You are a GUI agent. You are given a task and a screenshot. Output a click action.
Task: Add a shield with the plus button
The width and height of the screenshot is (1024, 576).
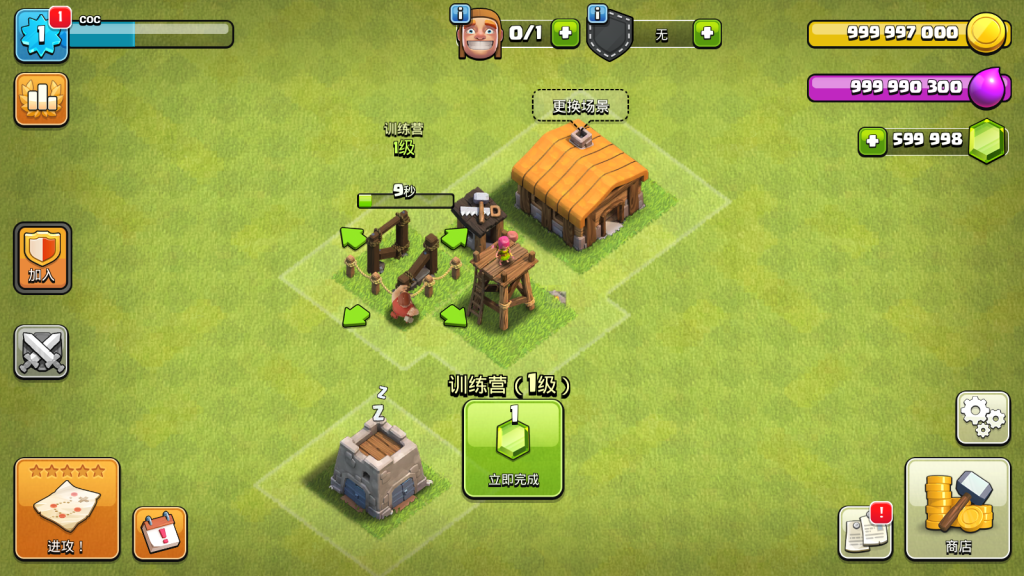[x=707, y=33]
